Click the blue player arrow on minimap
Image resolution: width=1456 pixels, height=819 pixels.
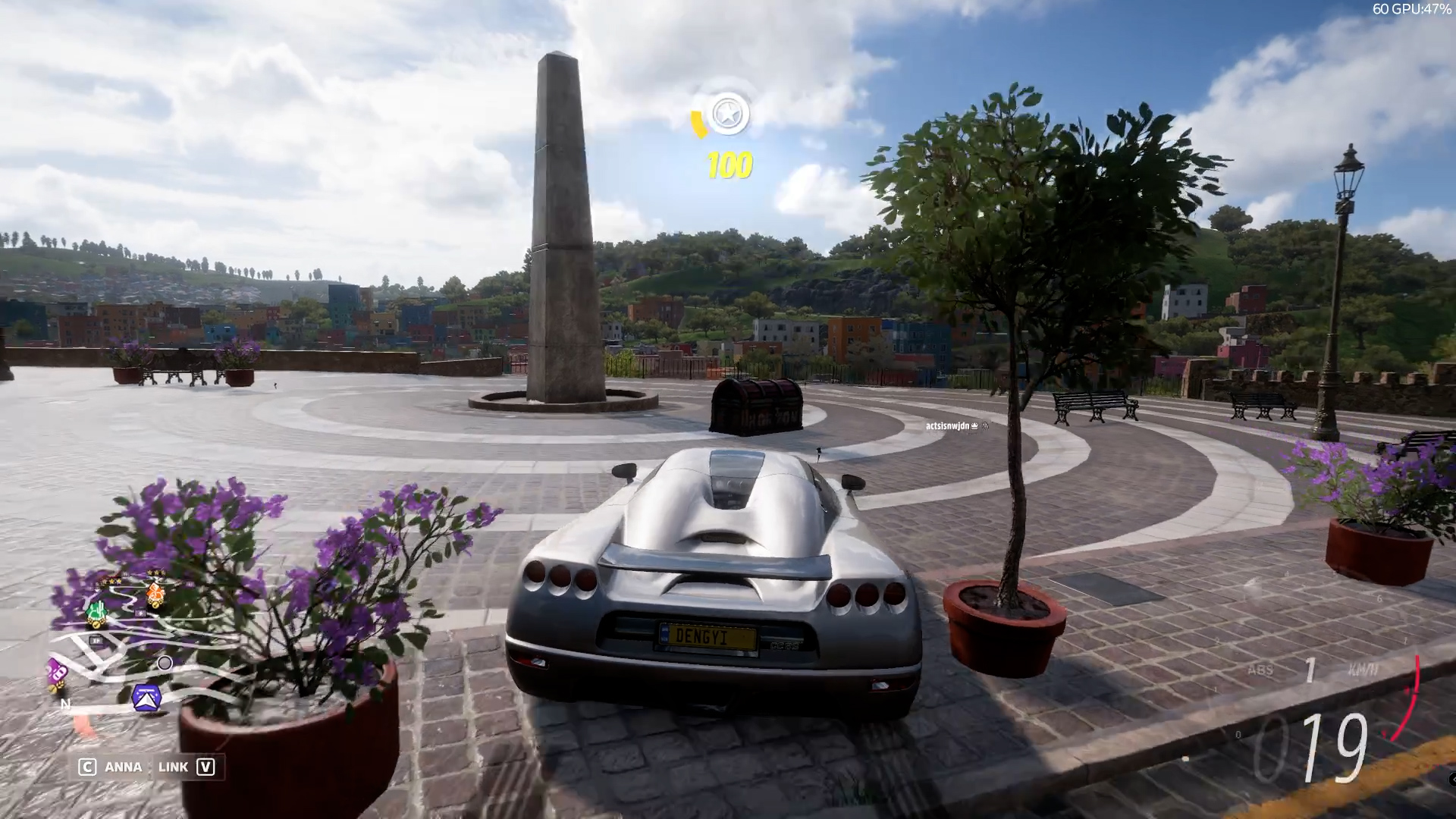click(146, 698)
